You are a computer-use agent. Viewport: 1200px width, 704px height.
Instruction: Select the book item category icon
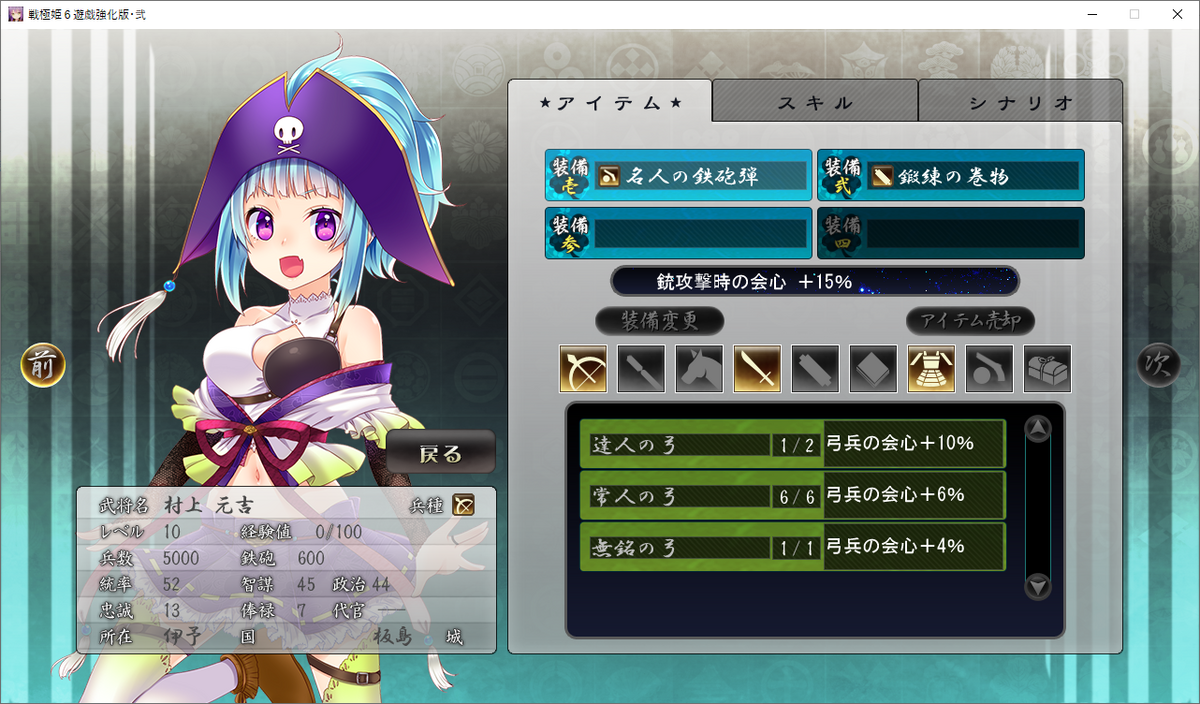click(873, 369)
